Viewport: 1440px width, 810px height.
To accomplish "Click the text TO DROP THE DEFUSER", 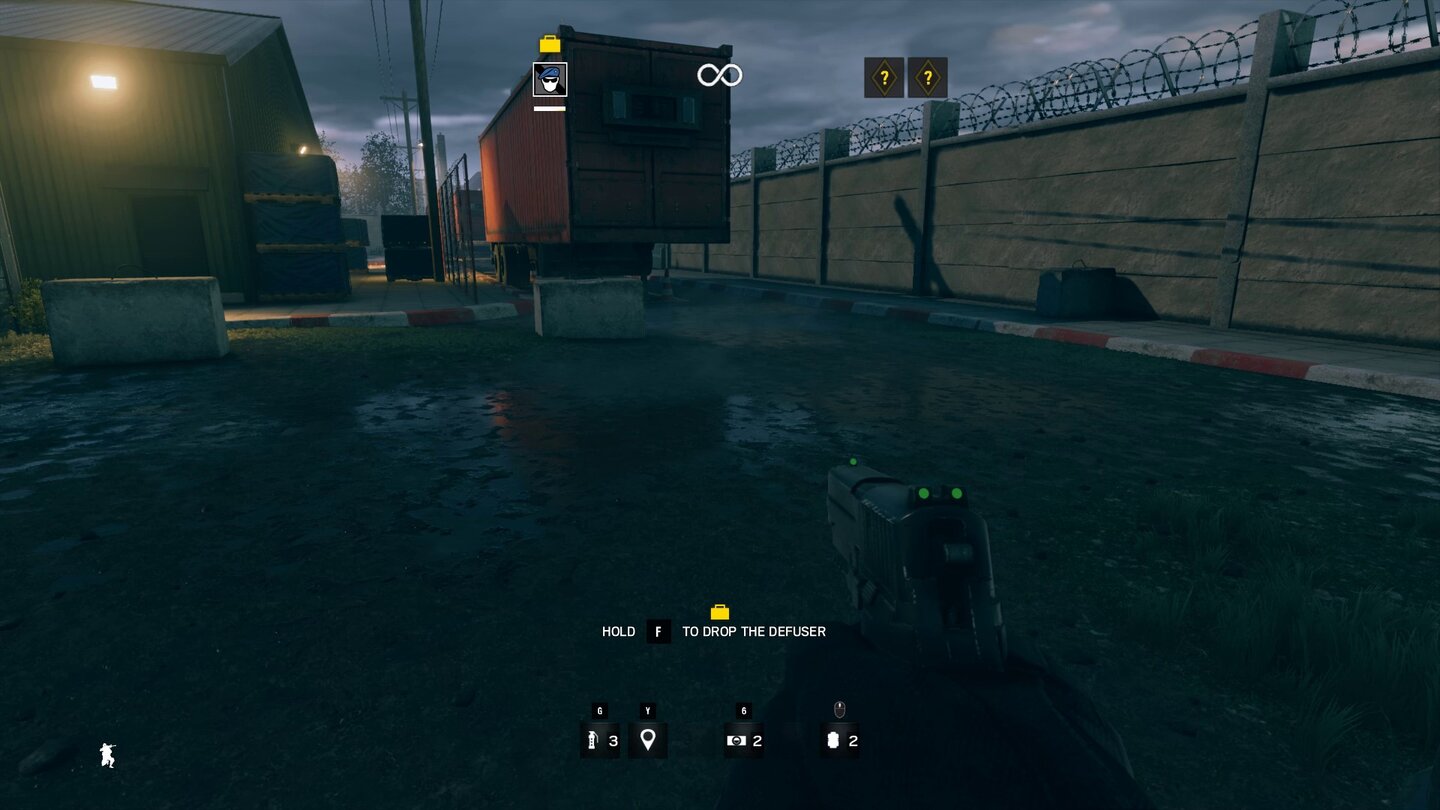I will pyautogui.click(x=753, y=631).
